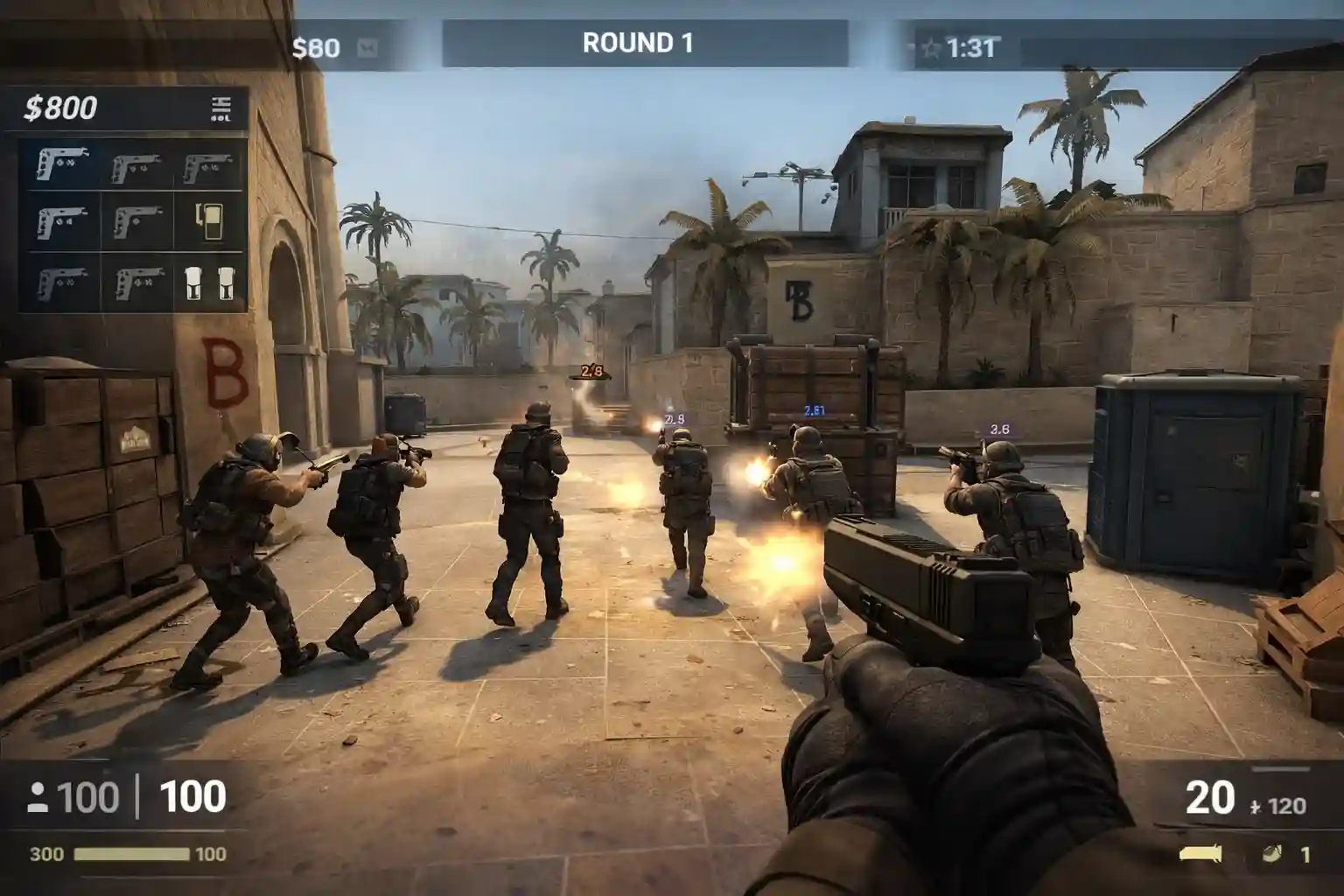1344x896 pixels.
Task: Select the grenade icon in HUD
Action: pyautogui.click(x=1272, y=853)
